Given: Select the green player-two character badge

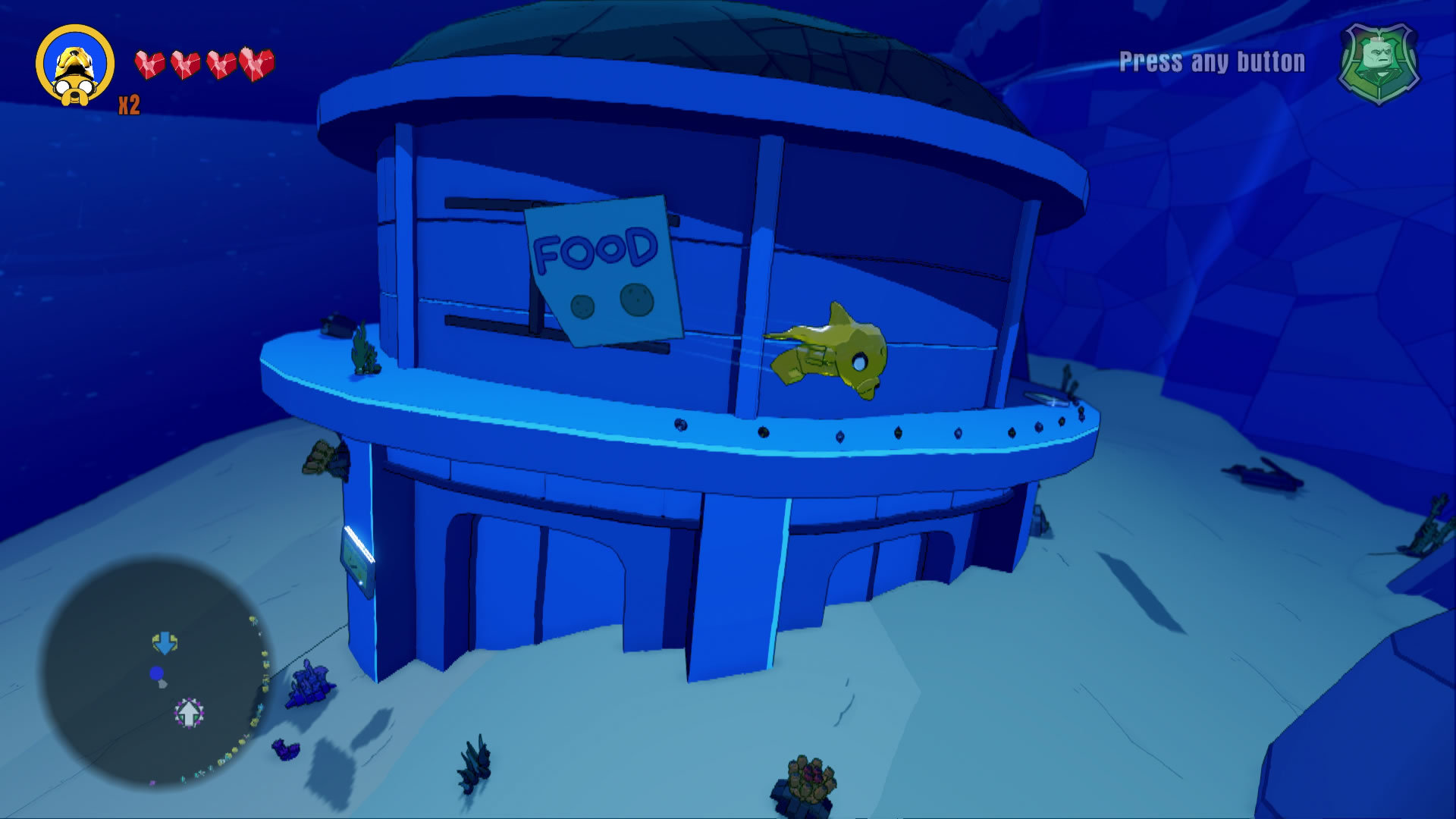Looking at the screenshot, I should (1379, 62).
